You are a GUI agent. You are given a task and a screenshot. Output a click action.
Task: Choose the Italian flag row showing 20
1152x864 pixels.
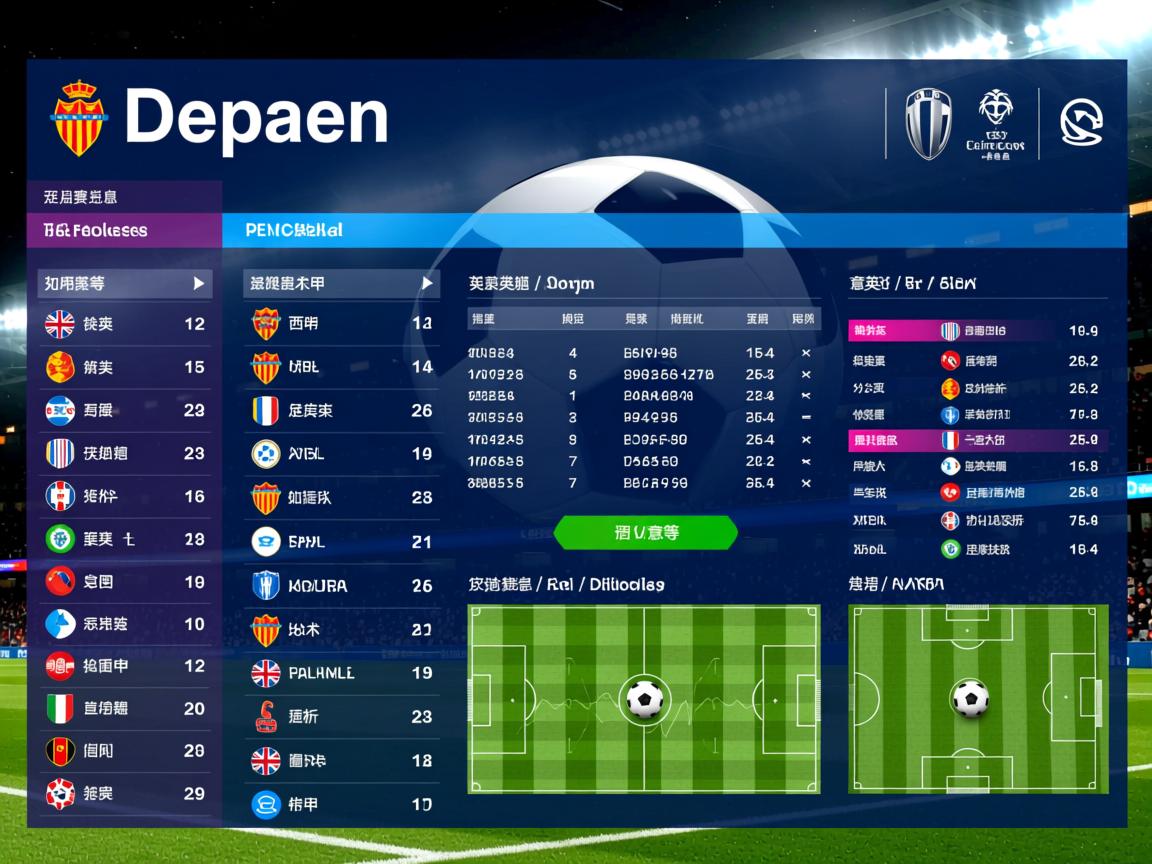125,709
